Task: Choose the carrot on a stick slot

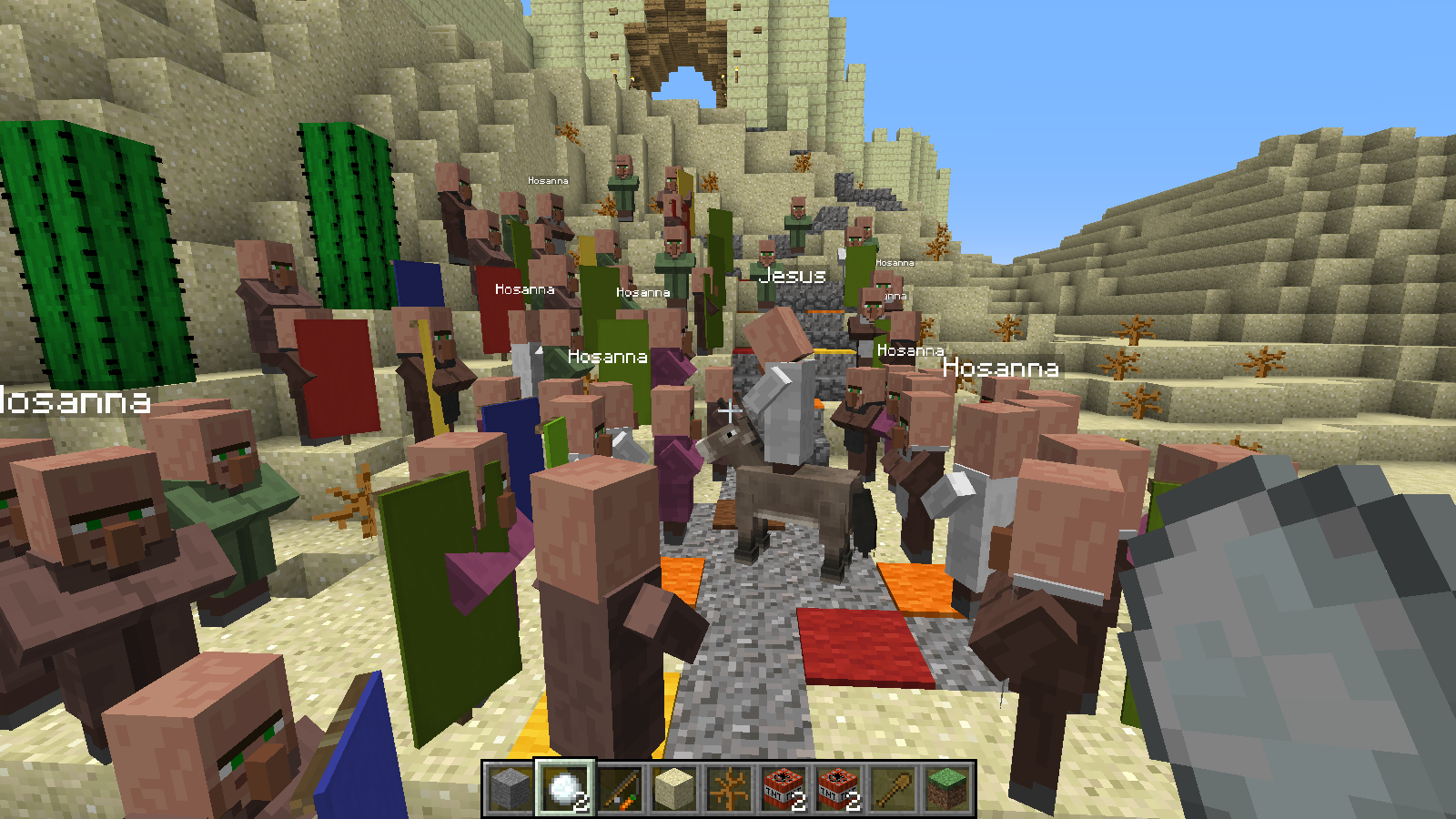Action: click(x=620, y=788)
